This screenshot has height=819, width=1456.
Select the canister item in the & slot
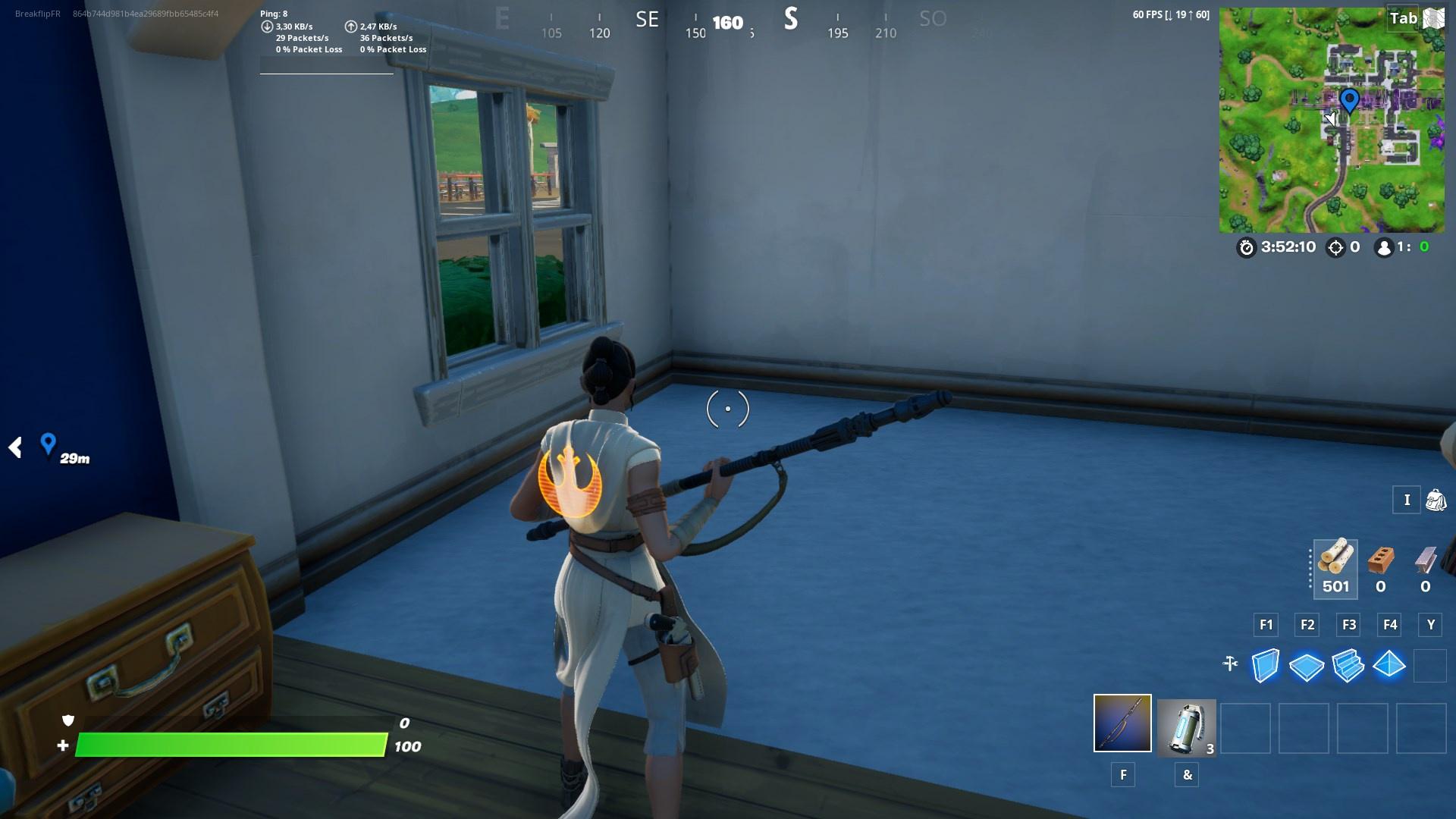[x=1186, y=728]
